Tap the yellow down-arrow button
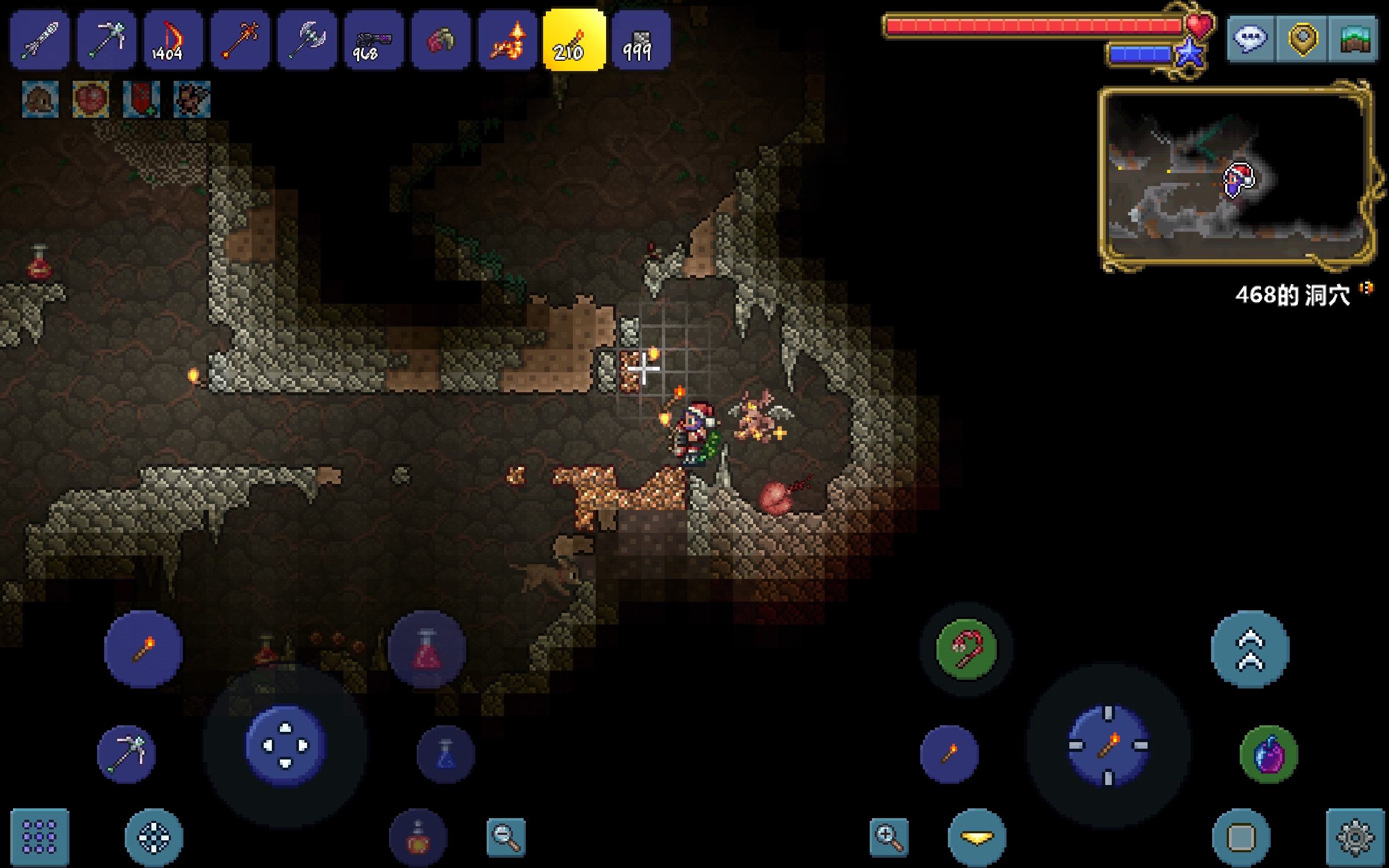The width and height of the screenshot is (1389, 868). click(x=977, y=837)
